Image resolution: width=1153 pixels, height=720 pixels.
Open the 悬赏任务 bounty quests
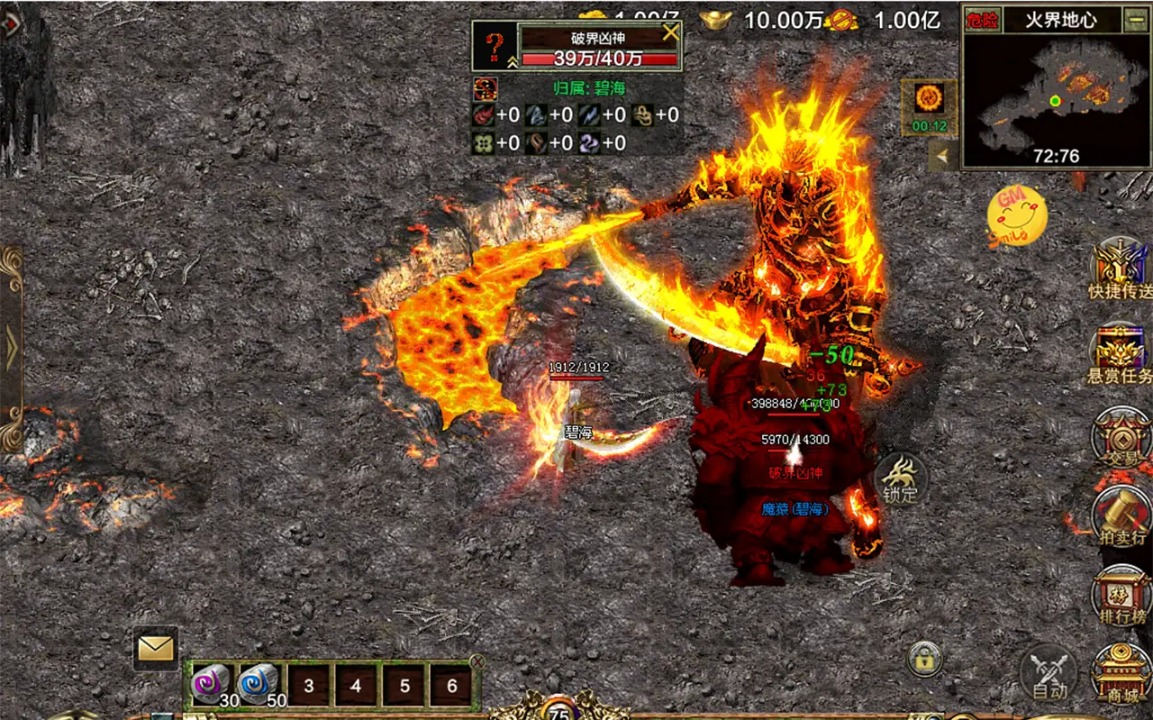(1119, 353)
